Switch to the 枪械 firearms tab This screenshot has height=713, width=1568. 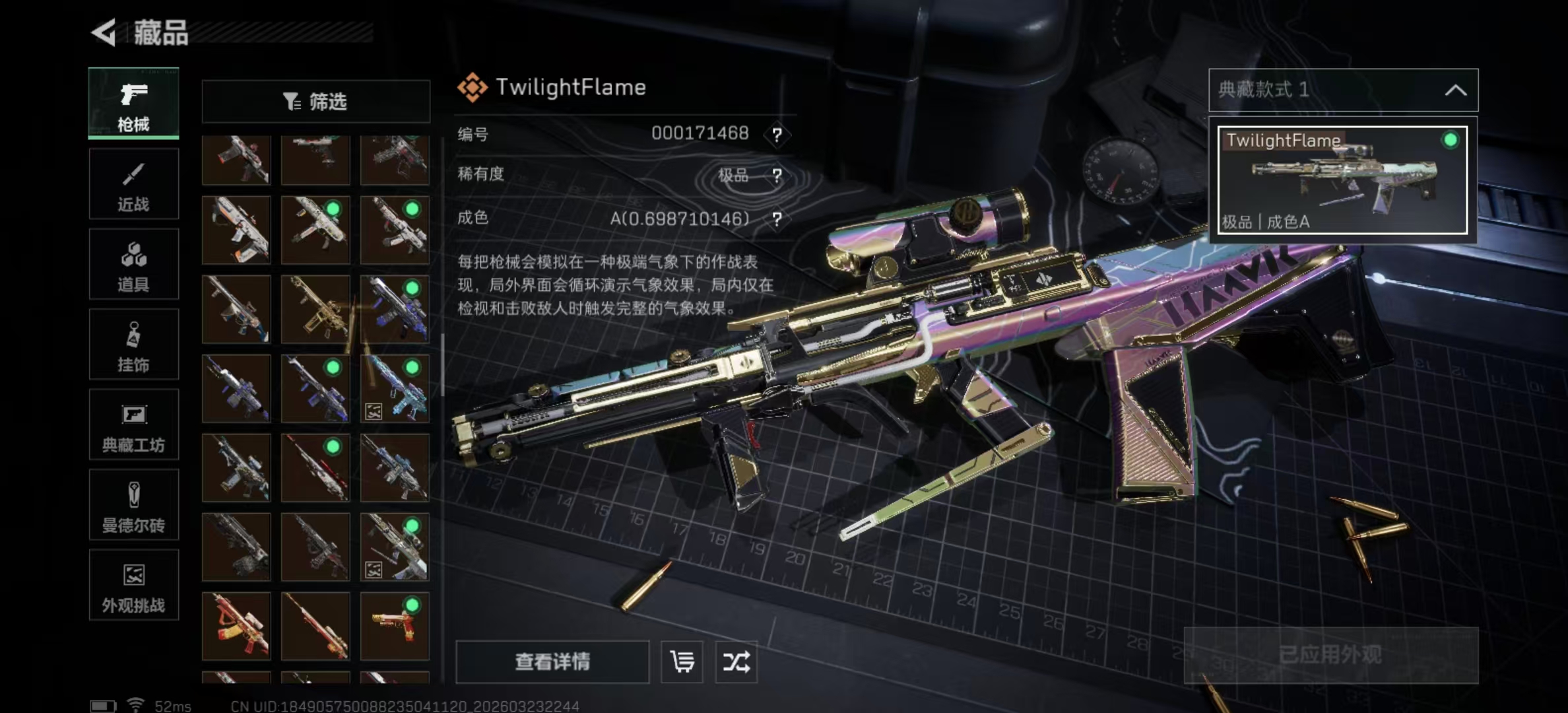133,103
